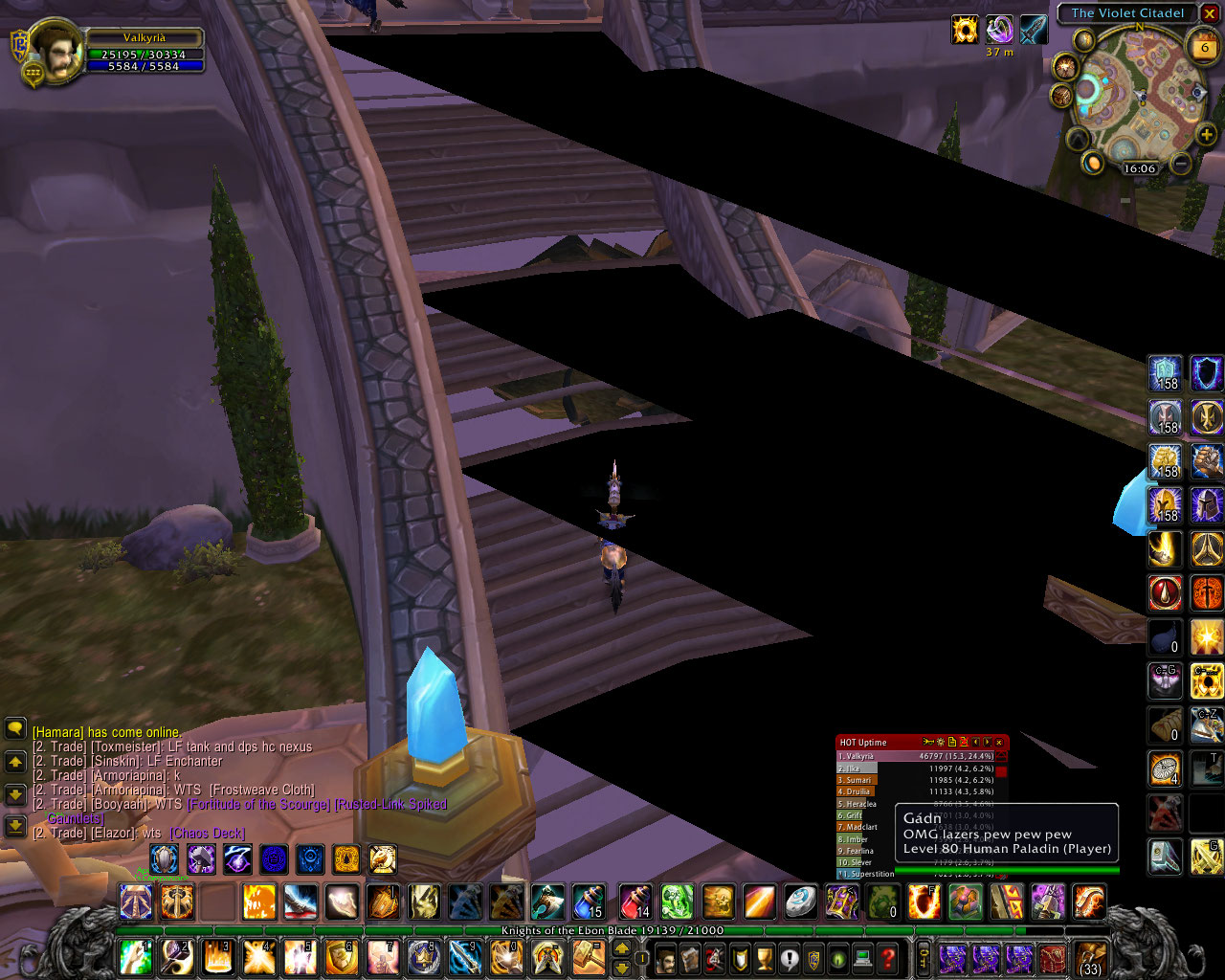Use the blue mana potion with 15 charges

pos(588,902)
